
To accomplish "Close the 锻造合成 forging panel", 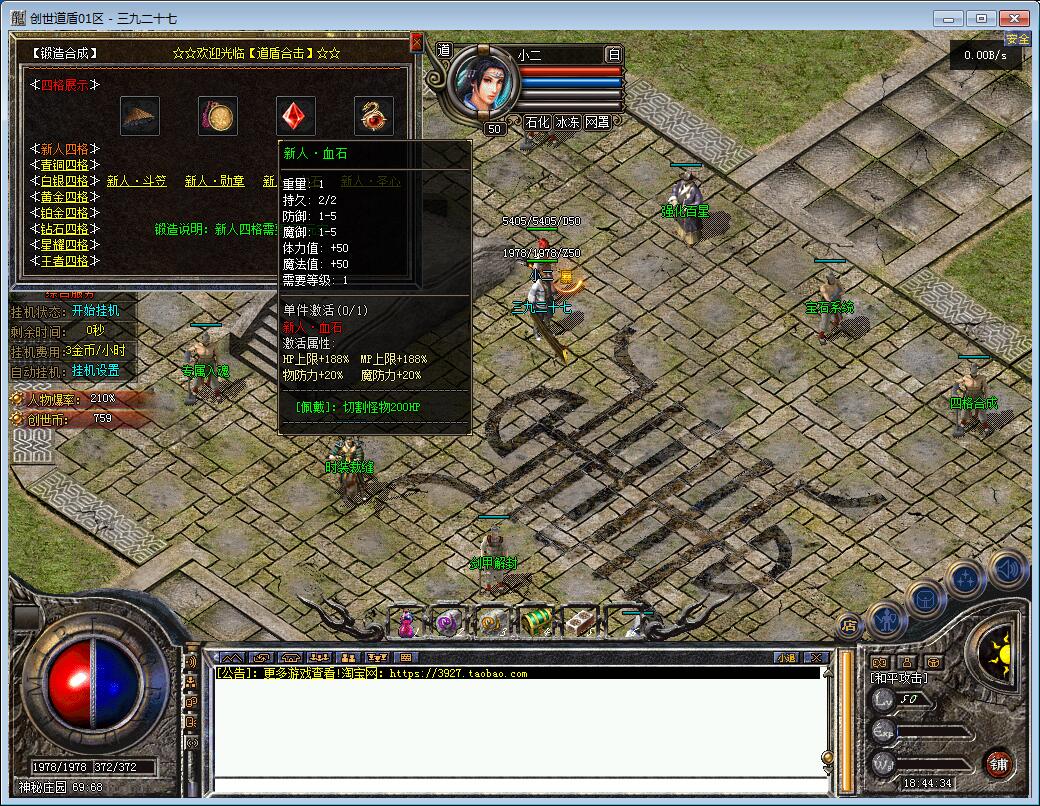I will tap(416, 42).
